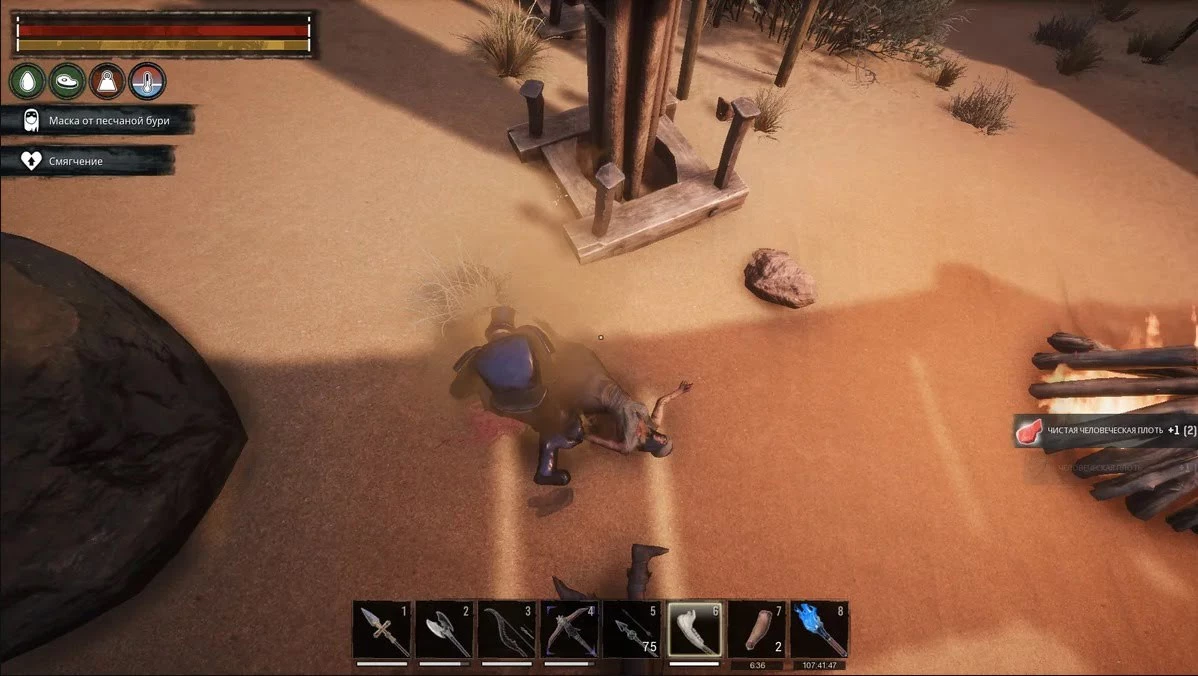Click the "Чистая человеческая плоть" loot notification

1106,431
